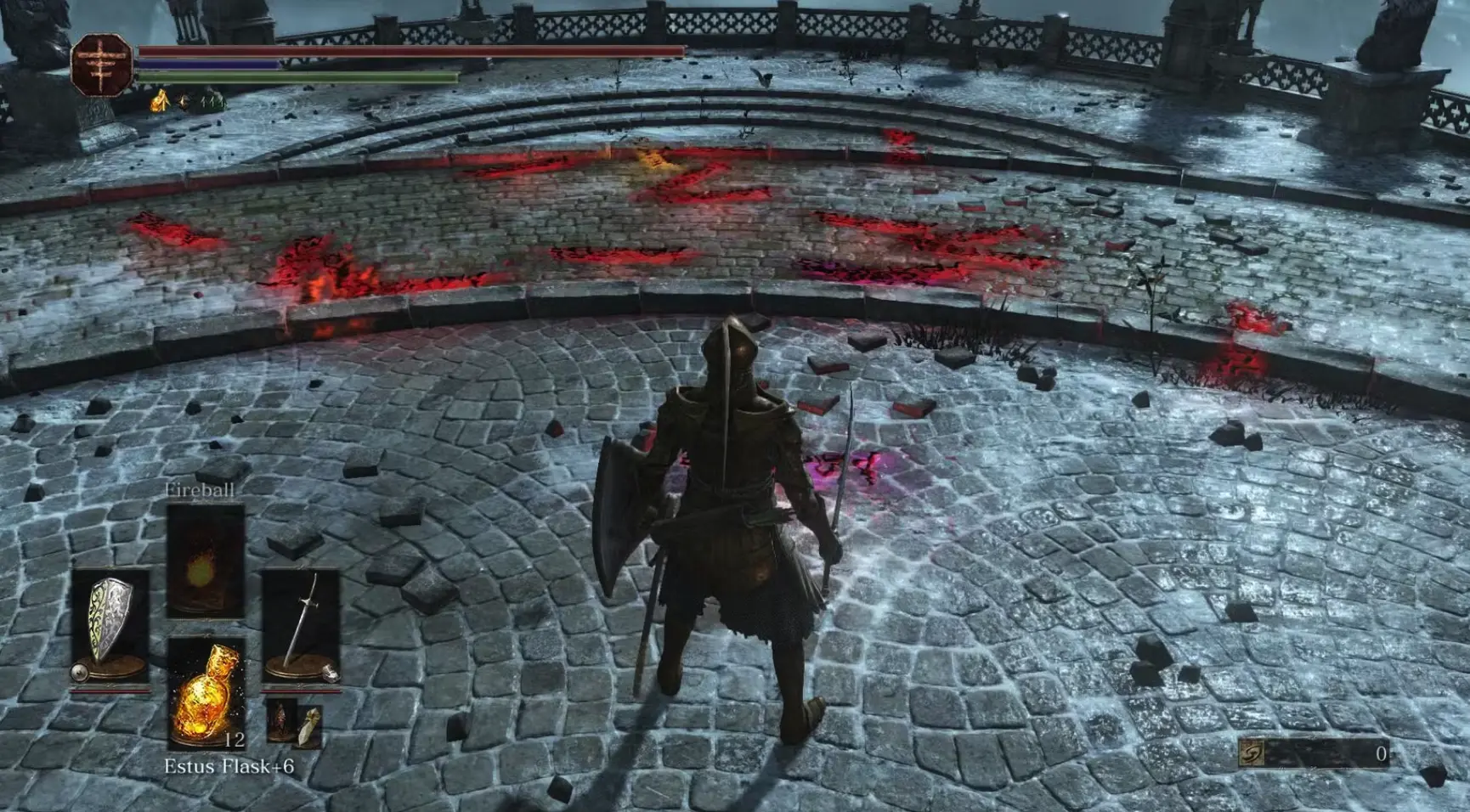Select the small dark figure quick item
The image size is (1470, 812).
click(x=280, y=720)
